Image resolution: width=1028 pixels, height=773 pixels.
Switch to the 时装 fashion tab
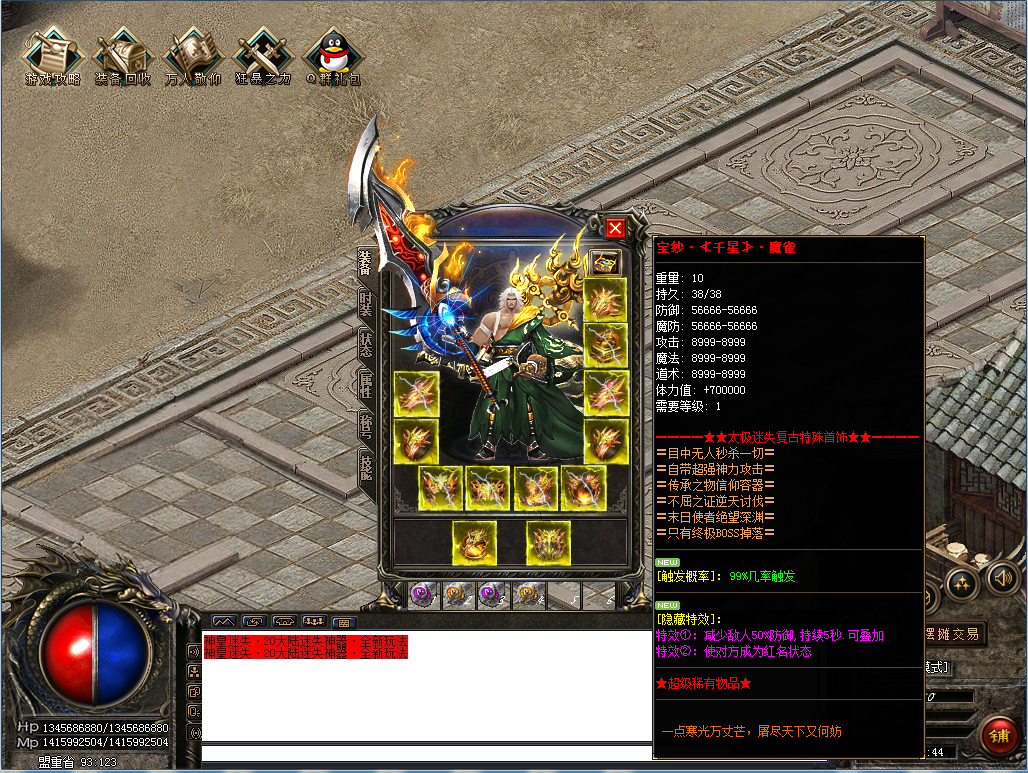tap(366, 304)
